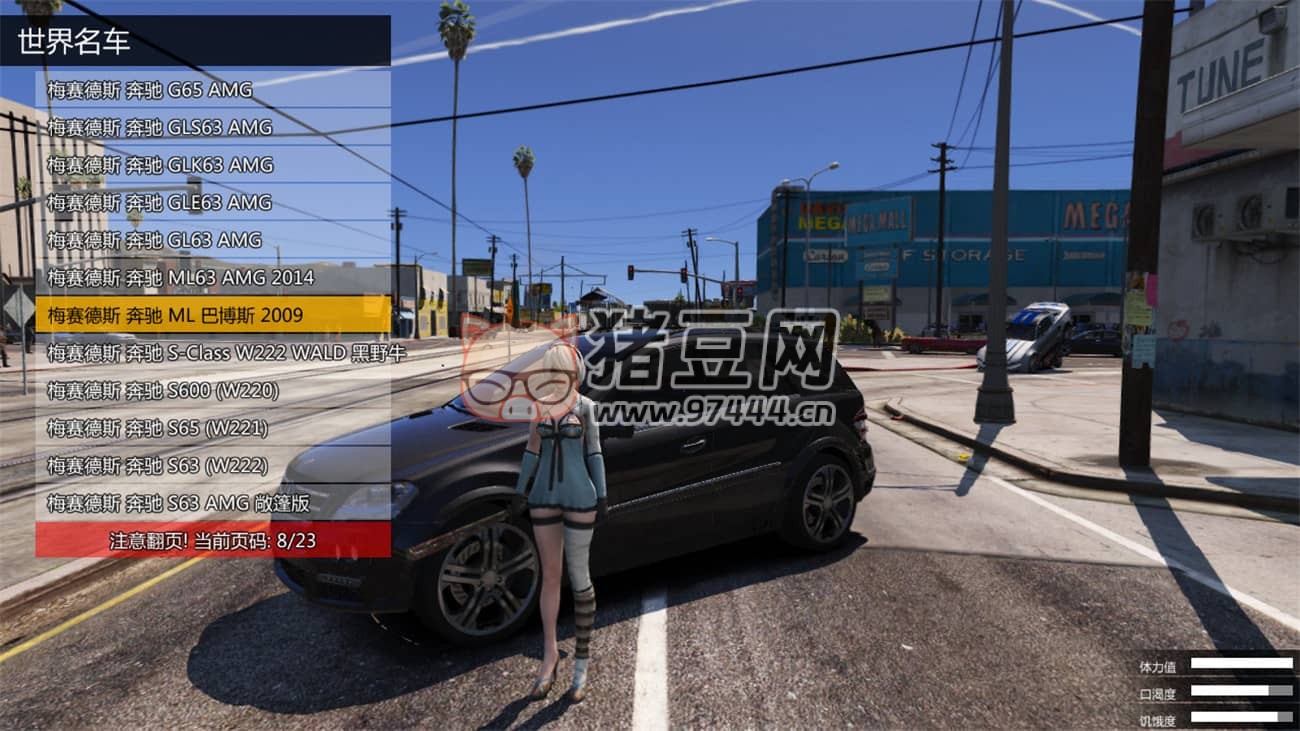Choose 梅赛德斯 奔驰 GL63 AMG
Image resolution: width=1300 pixels, height=731 pixels.
tap(212, 240)
